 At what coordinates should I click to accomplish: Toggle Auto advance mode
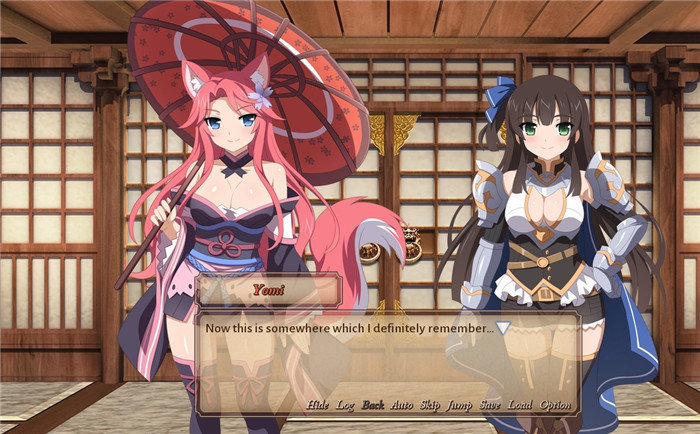401,405
